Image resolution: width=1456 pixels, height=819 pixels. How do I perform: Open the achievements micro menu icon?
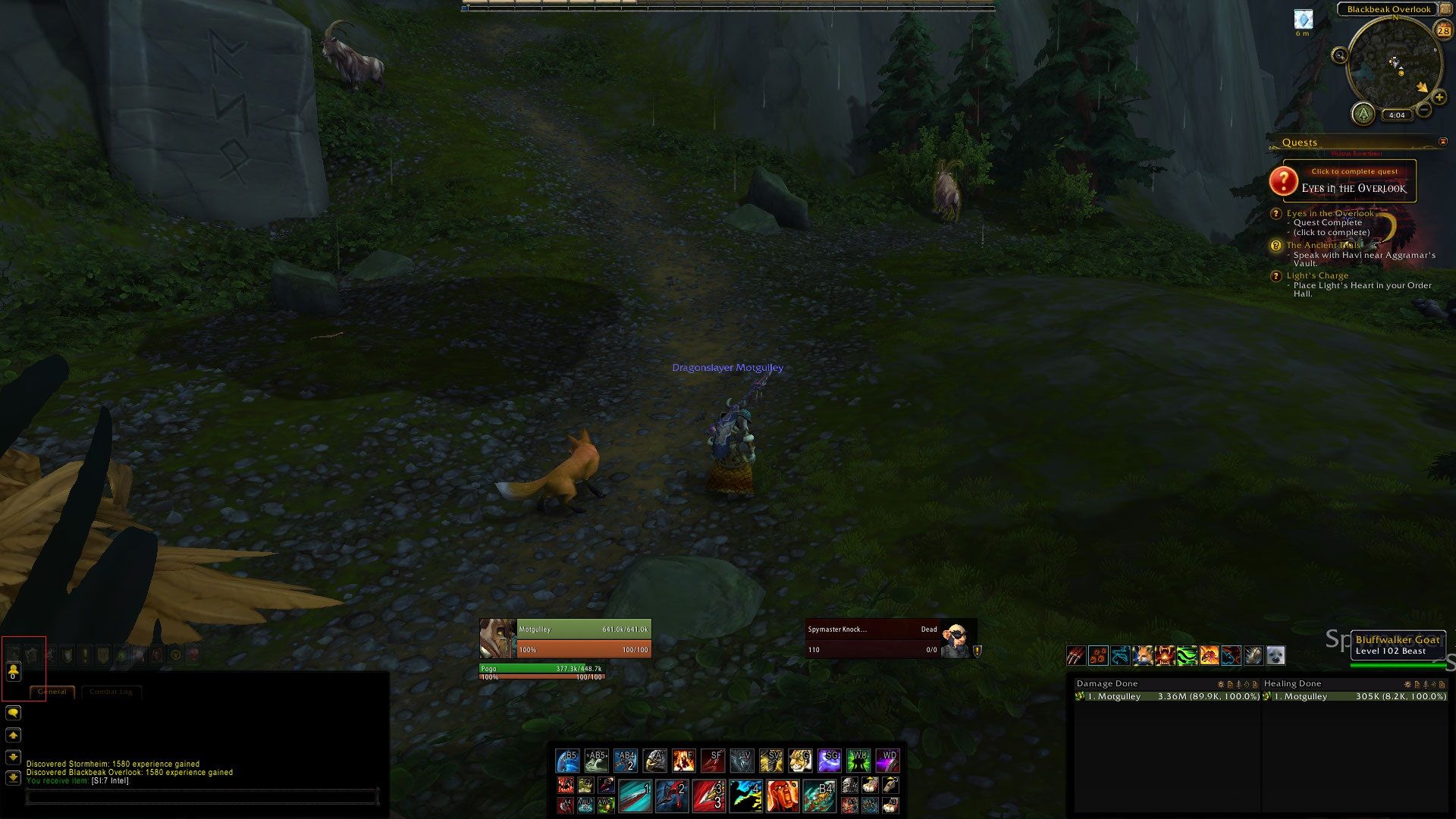67,654
